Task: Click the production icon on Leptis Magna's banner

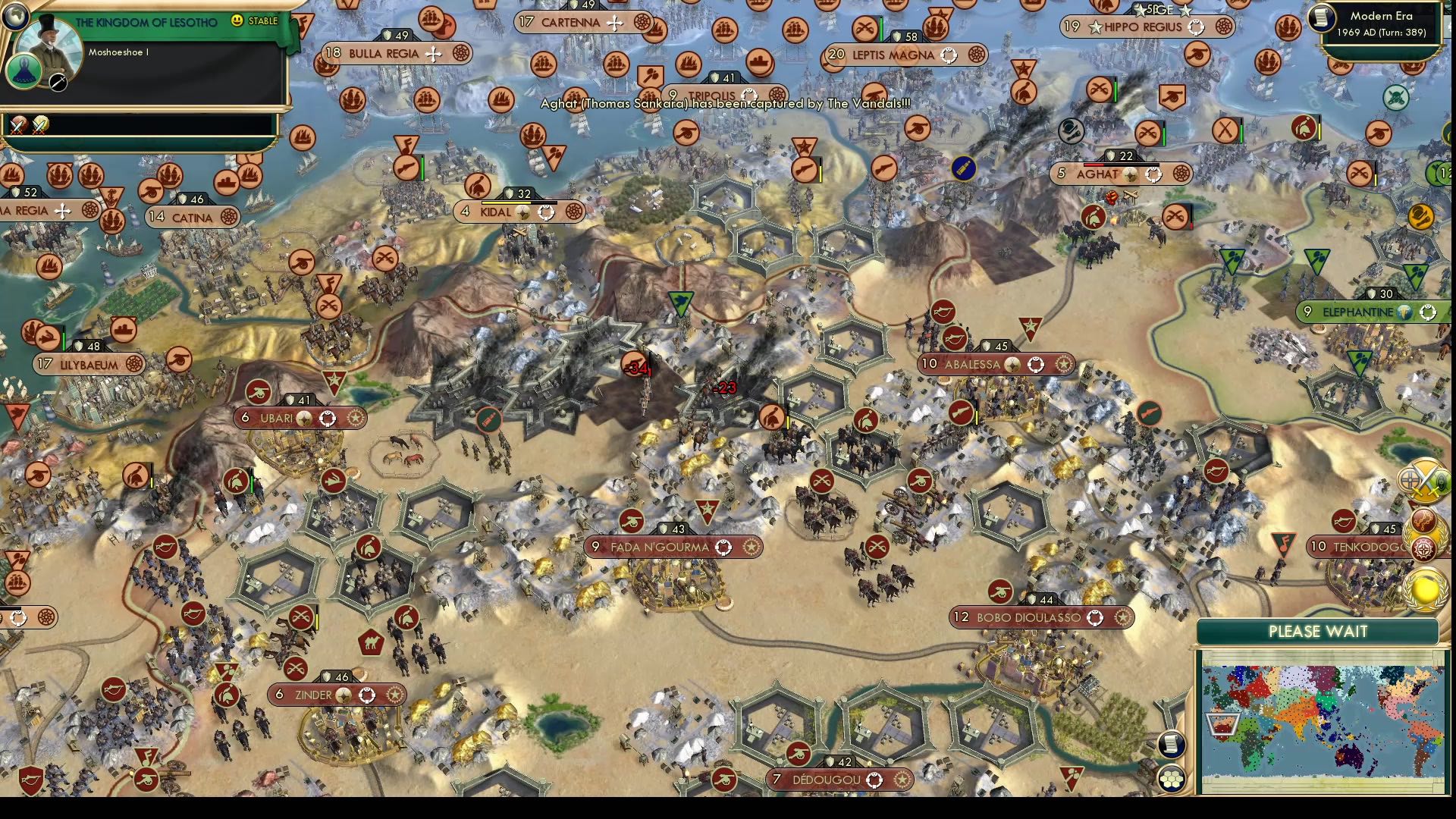Action: click(977, 55)
